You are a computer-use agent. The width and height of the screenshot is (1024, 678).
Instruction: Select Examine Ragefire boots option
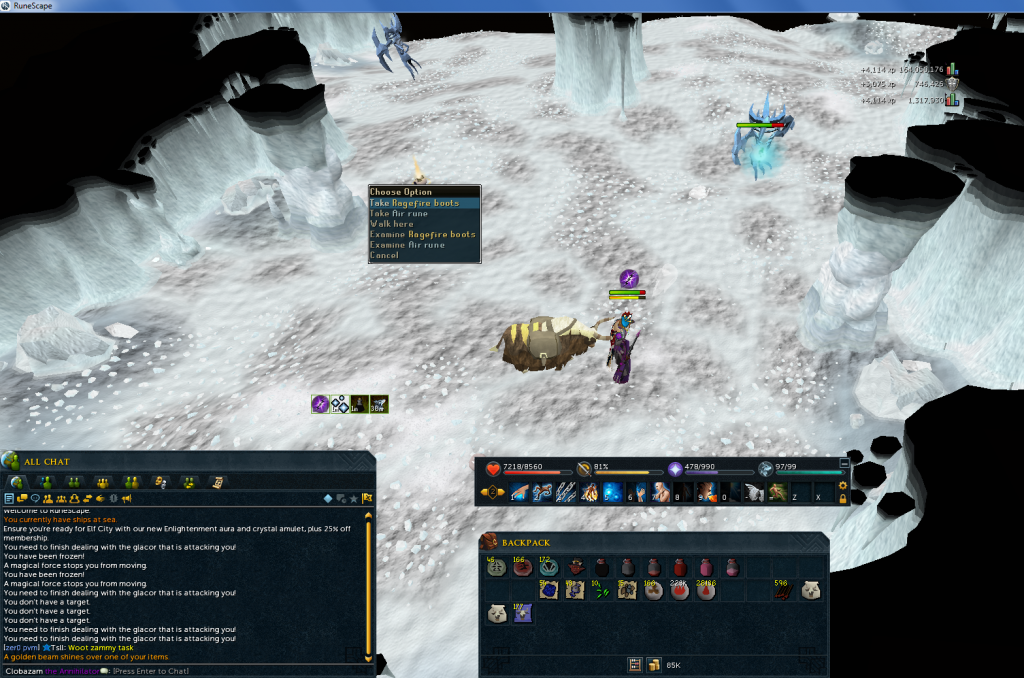[x=423, y=234]
